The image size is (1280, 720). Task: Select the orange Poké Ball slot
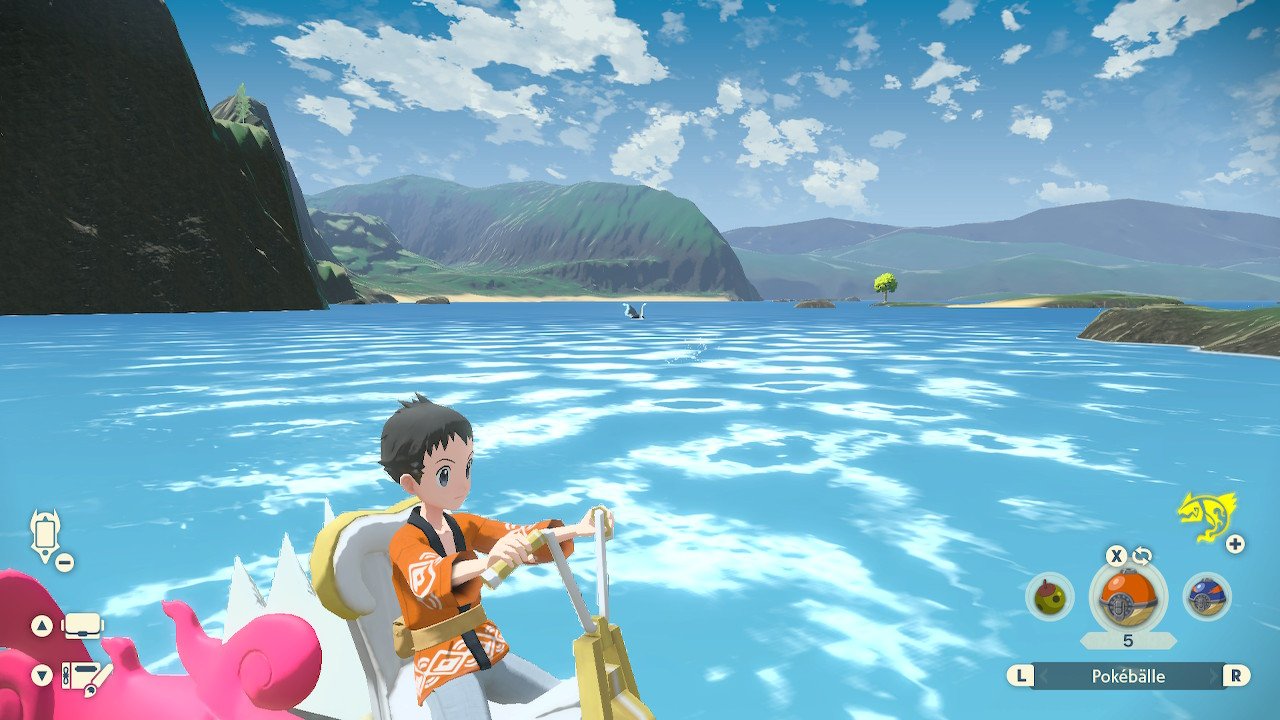click(x=1127, y=597)
